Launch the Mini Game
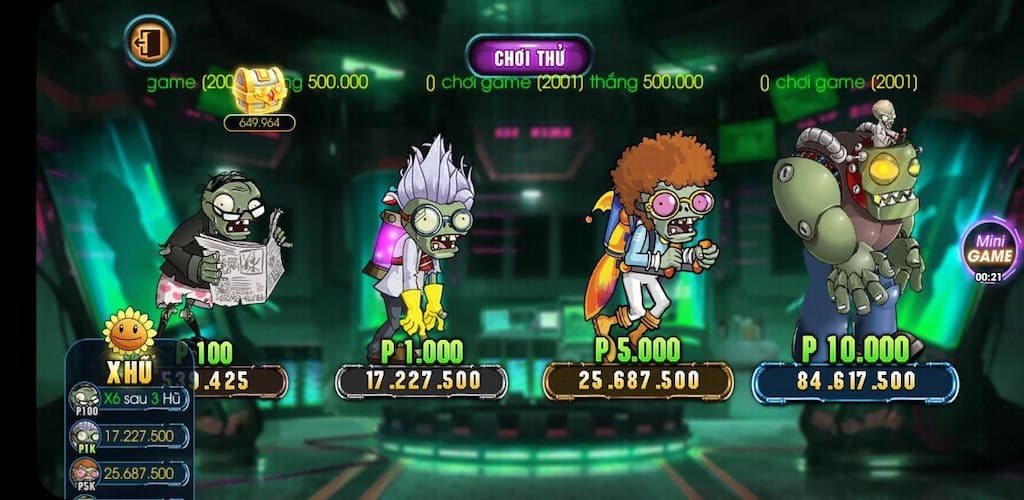 [989, 249]
